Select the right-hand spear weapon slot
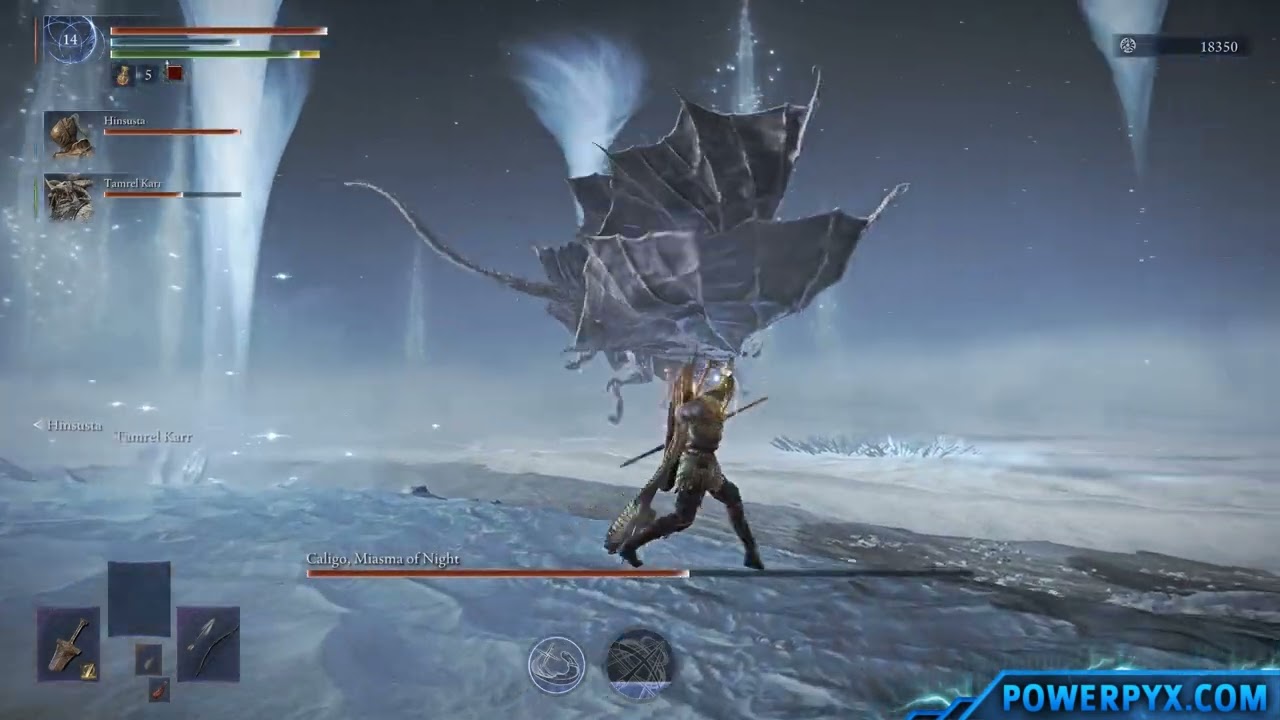The image size is (1280, 720). (208, 643)
